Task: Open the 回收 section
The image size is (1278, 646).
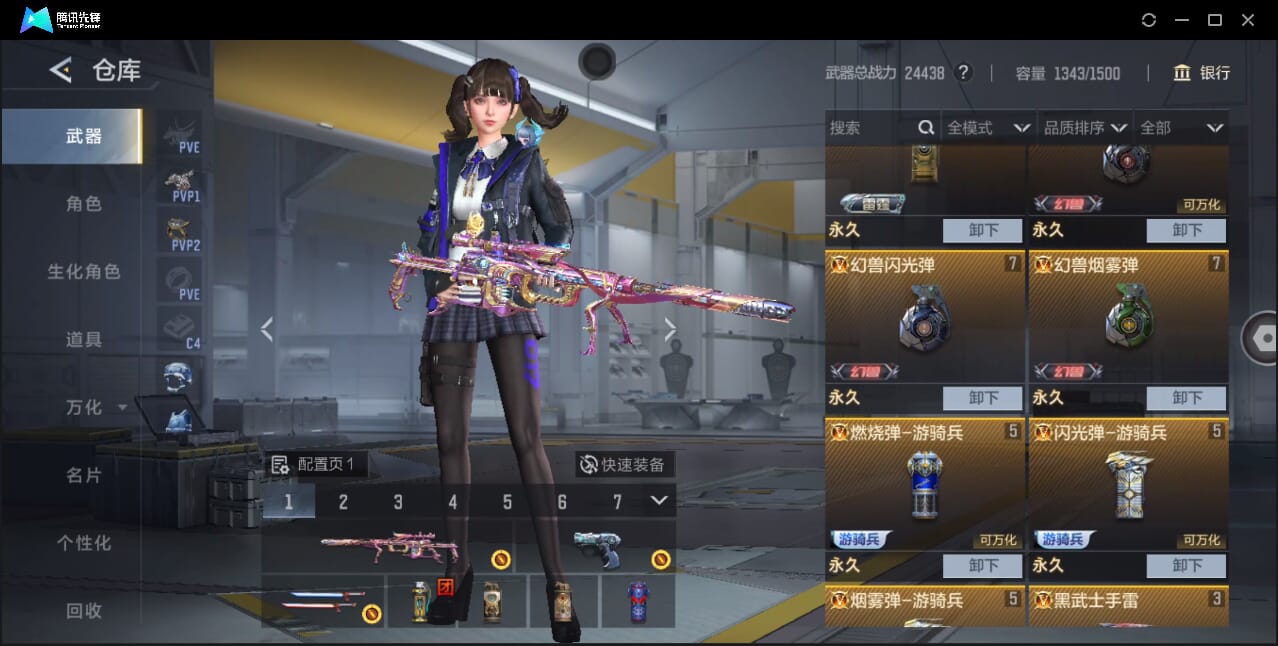Action: [x=84, y=611]
